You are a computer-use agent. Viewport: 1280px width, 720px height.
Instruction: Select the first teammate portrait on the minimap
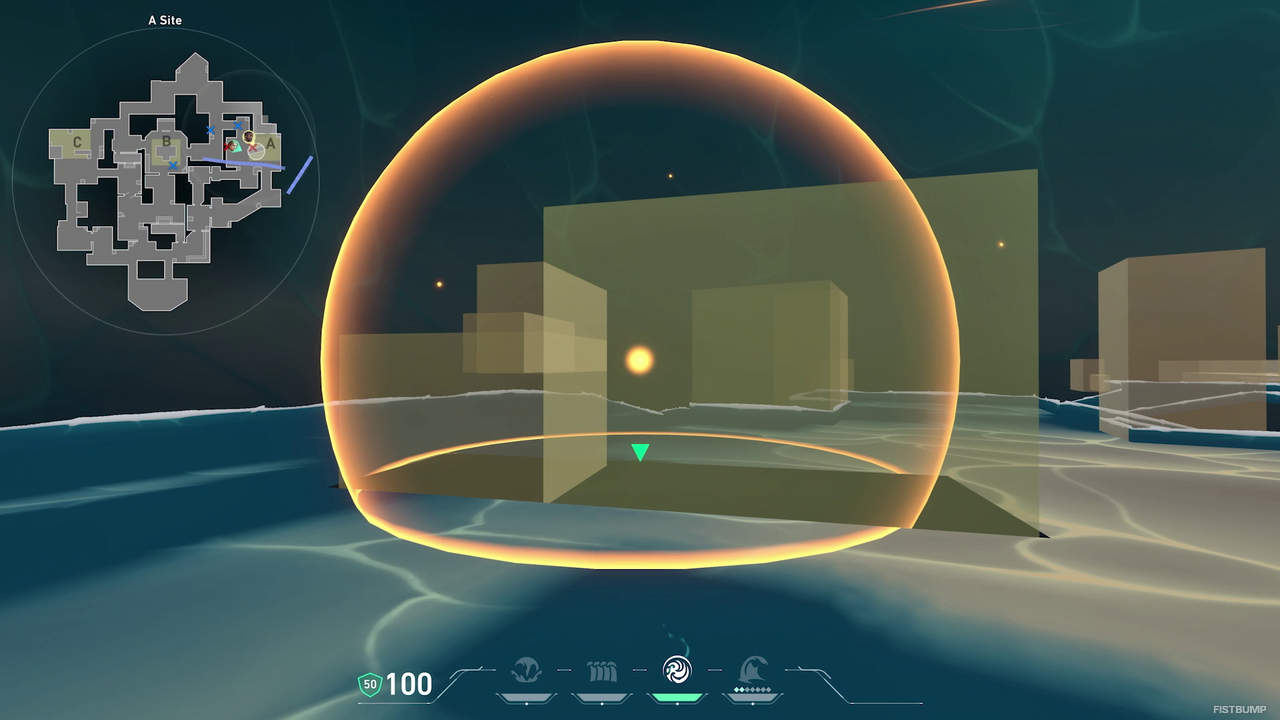coord(234,145)
